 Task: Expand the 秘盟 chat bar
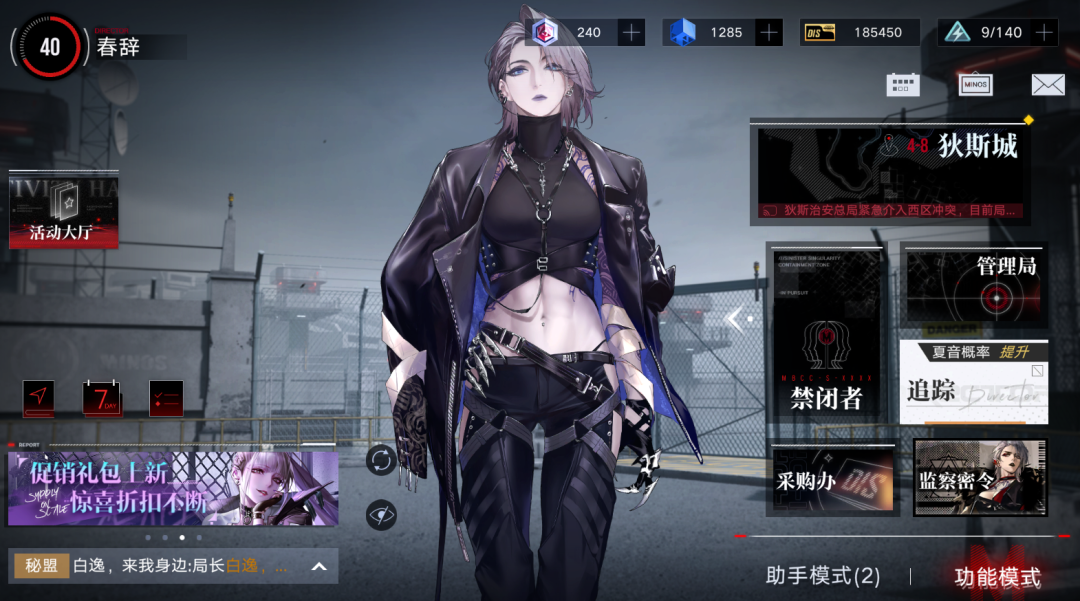319,567
